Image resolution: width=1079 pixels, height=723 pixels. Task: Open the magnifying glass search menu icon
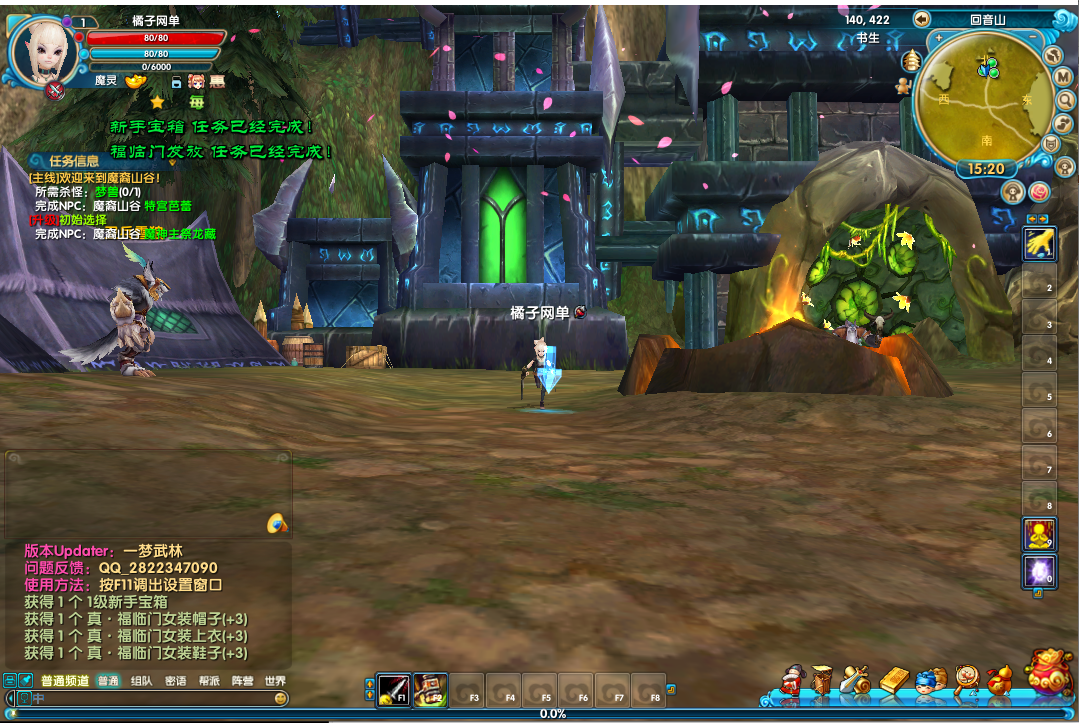[x=965, y=680]
